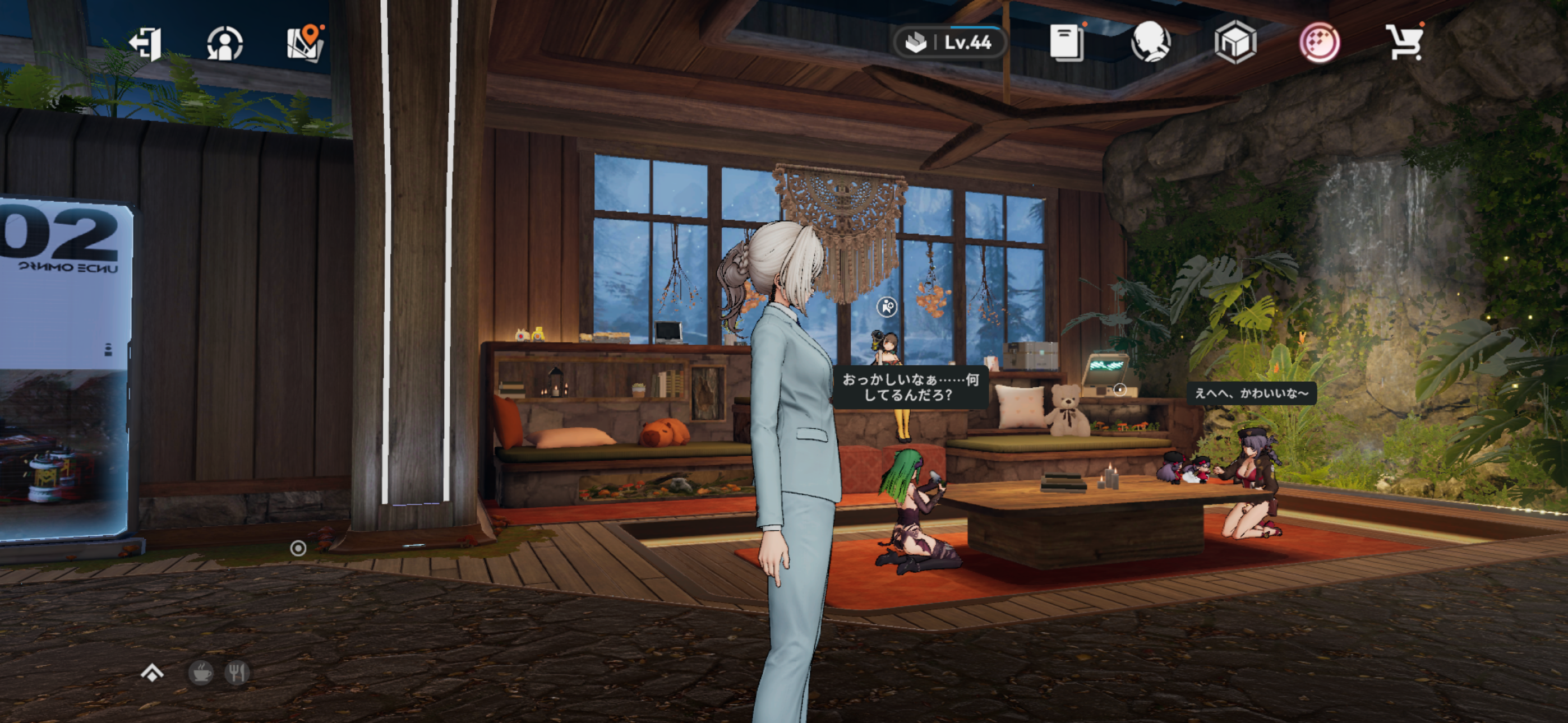This screenshot has width=1568, height=723.
Task: Open the shopping cart store
Action: tap(1404, 43)
